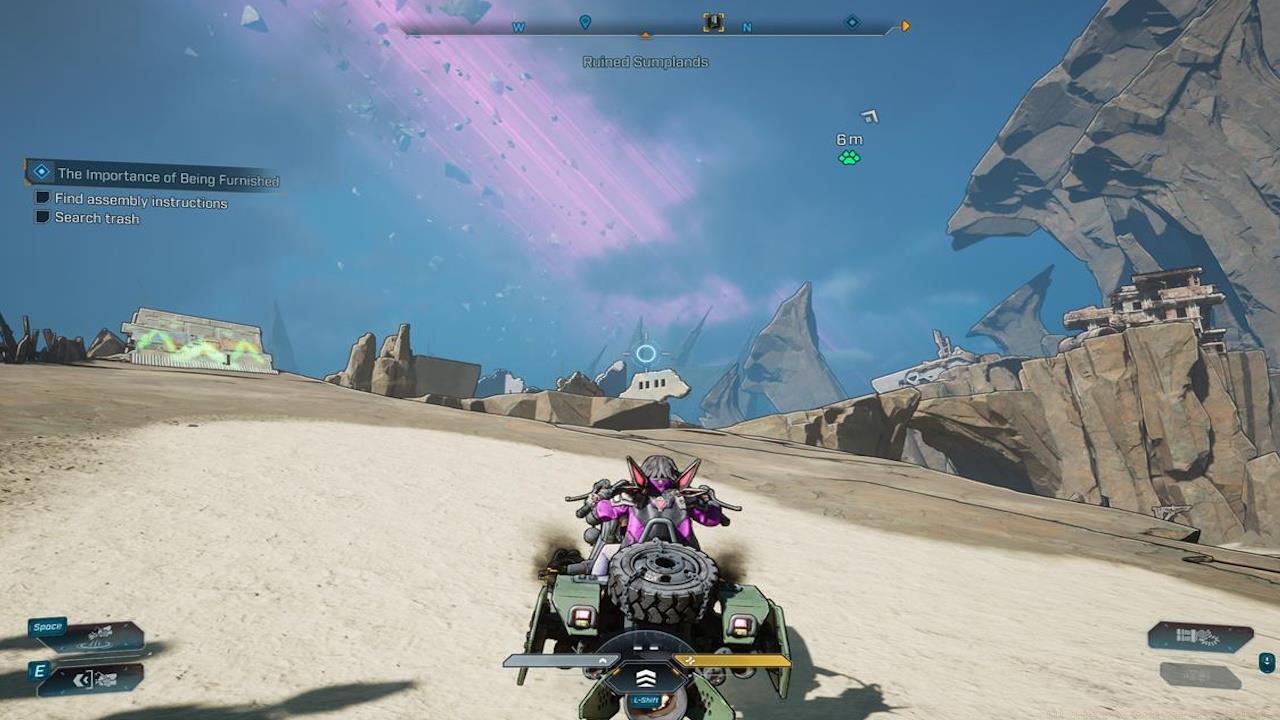
Task: Click the W marker on the compass bar
Action: coord(518,27)
